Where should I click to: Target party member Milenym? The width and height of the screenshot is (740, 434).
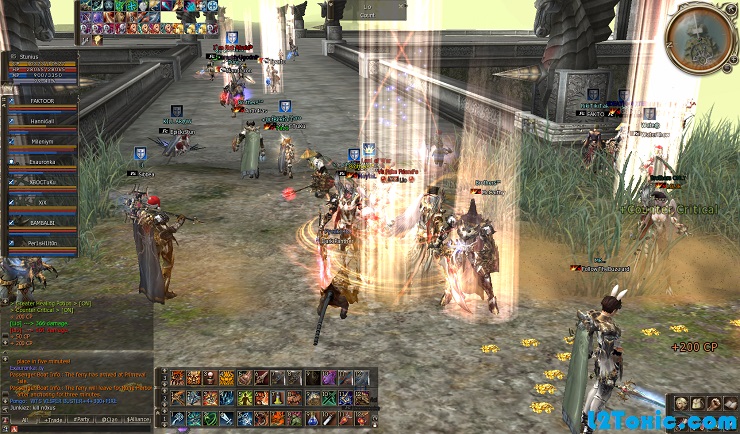pos(42,141)
